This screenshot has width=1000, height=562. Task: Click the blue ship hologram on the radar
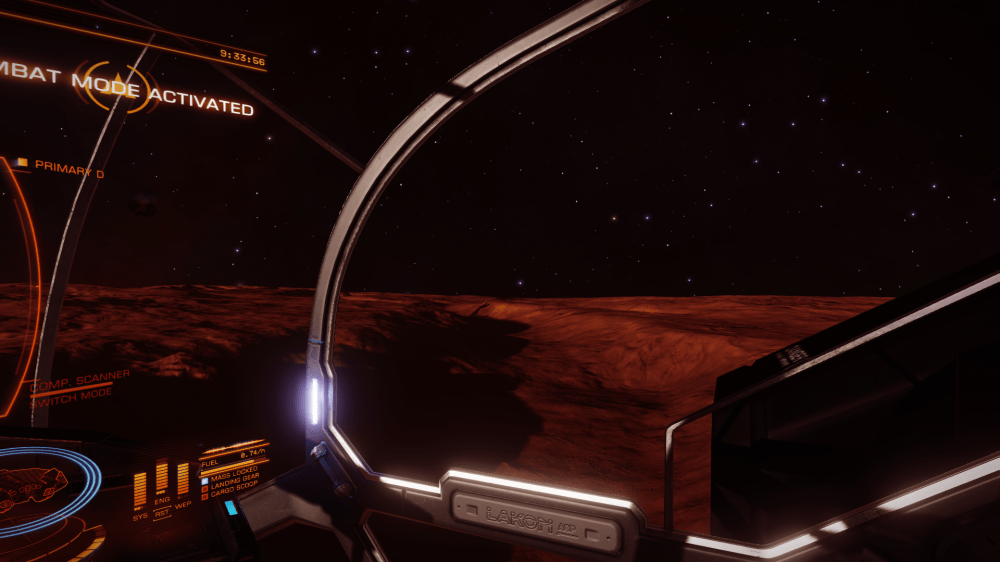[x=30, y=485]
